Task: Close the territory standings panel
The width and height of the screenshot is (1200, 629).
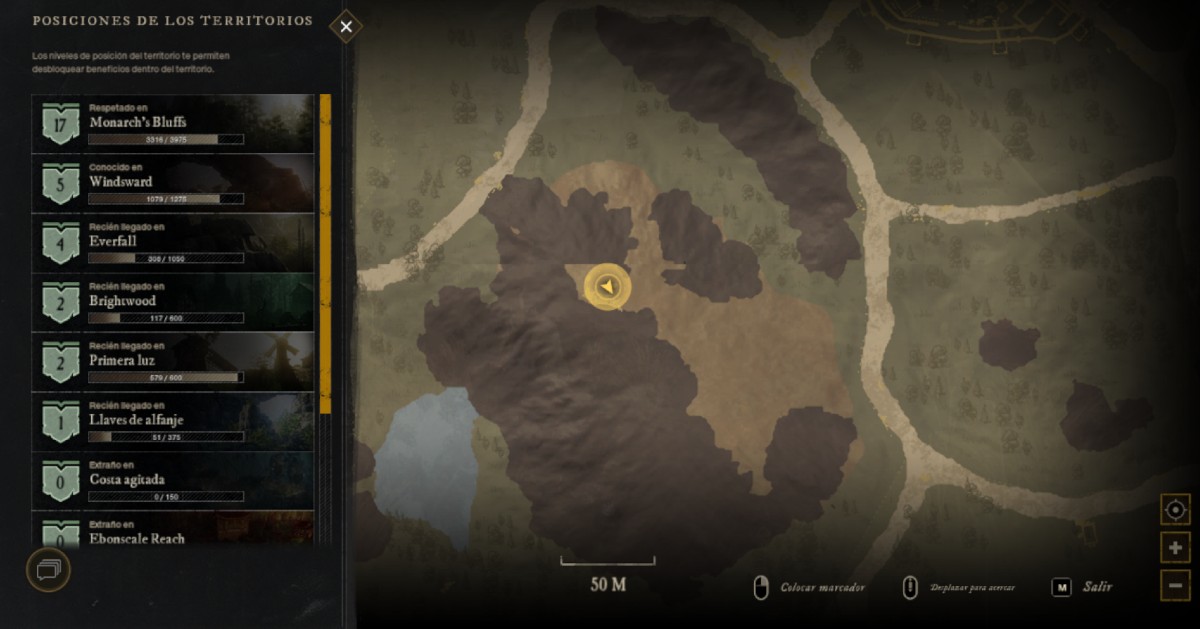Action: click(346, 27)
